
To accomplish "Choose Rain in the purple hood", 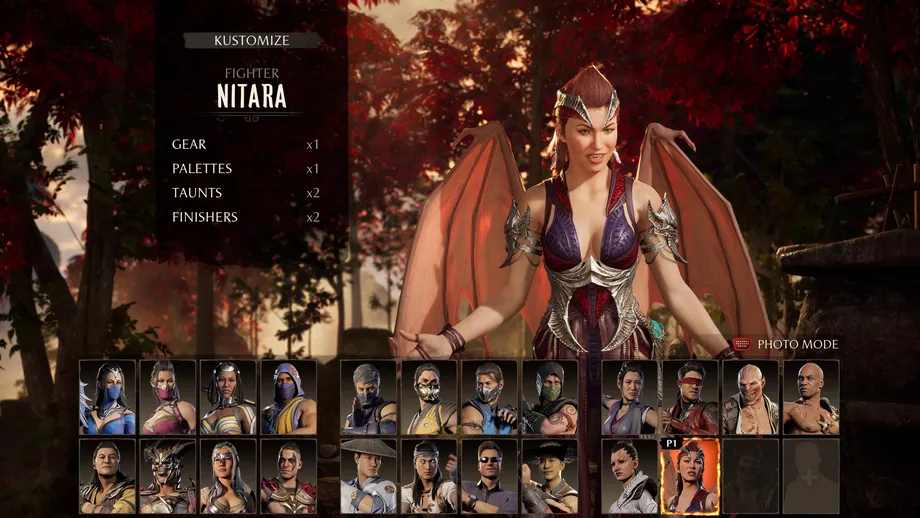I will pyautogui.click(x=289, y=397).
